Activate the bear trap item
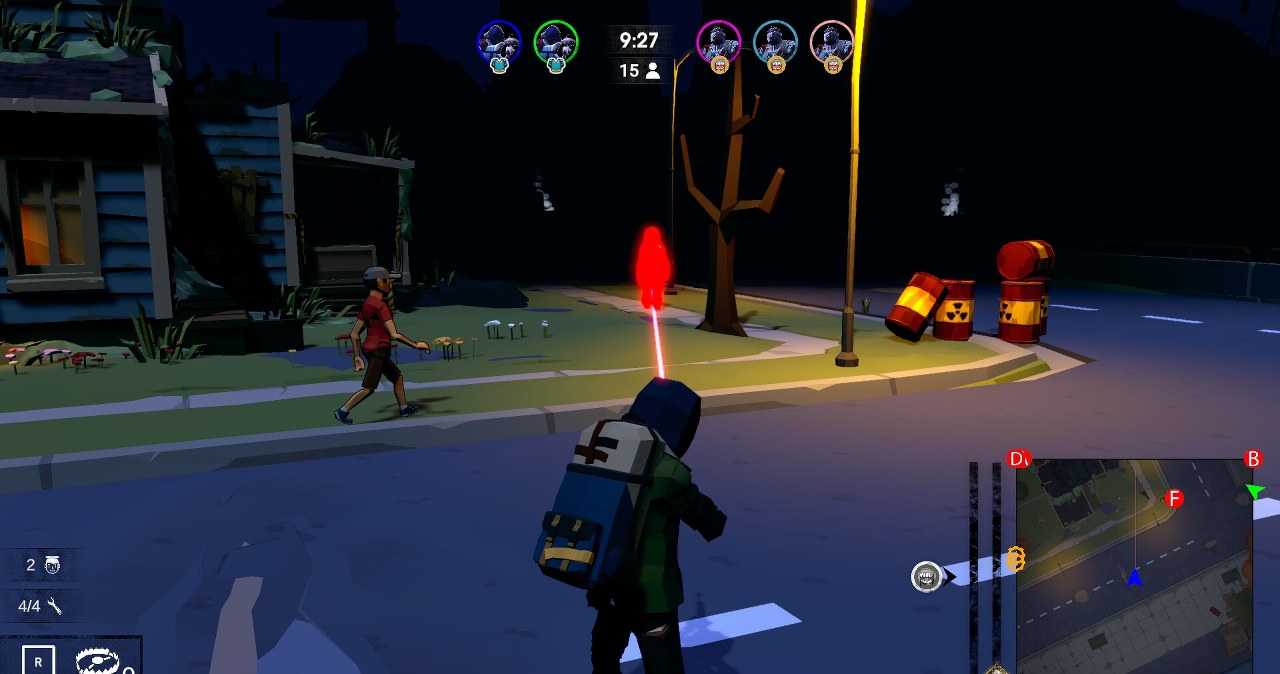 coord(98,661)
